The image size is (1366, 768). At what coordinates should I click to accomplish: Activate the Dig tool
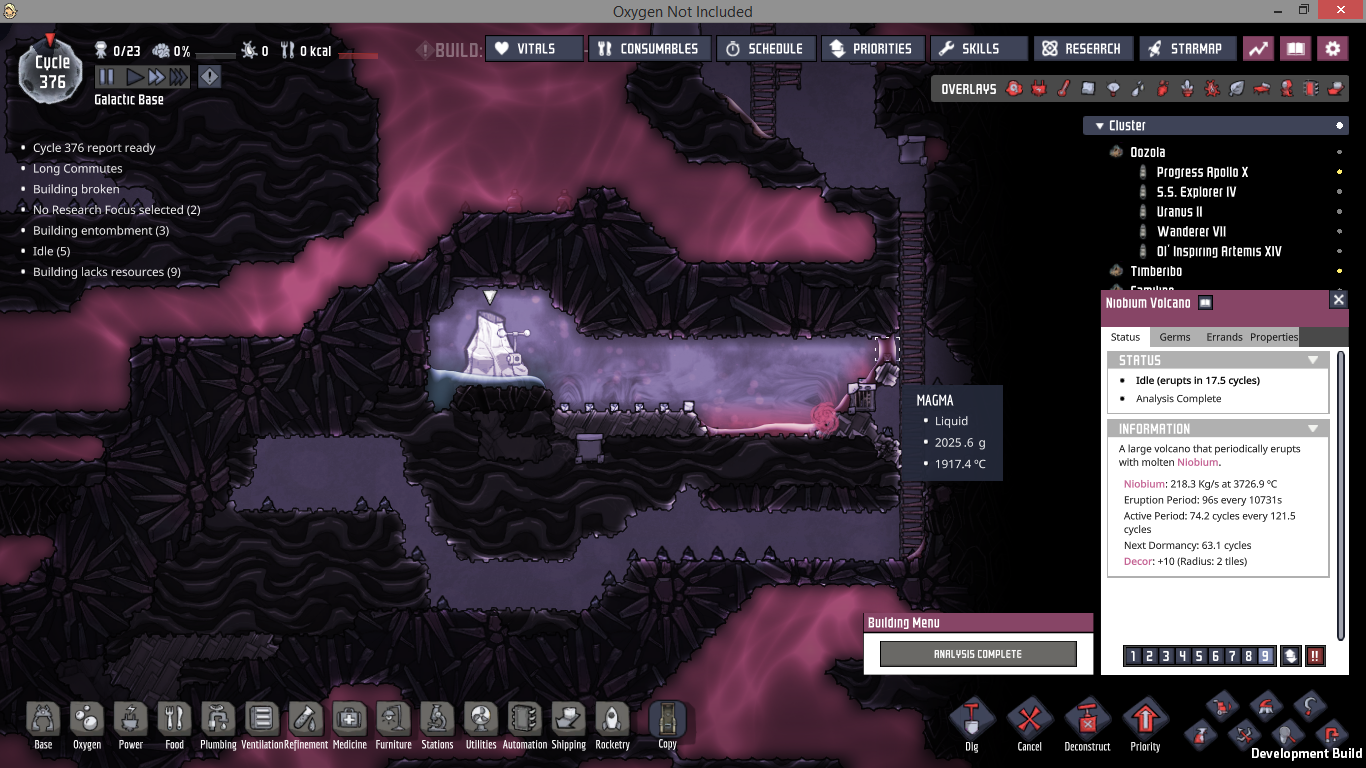(971, 725)
